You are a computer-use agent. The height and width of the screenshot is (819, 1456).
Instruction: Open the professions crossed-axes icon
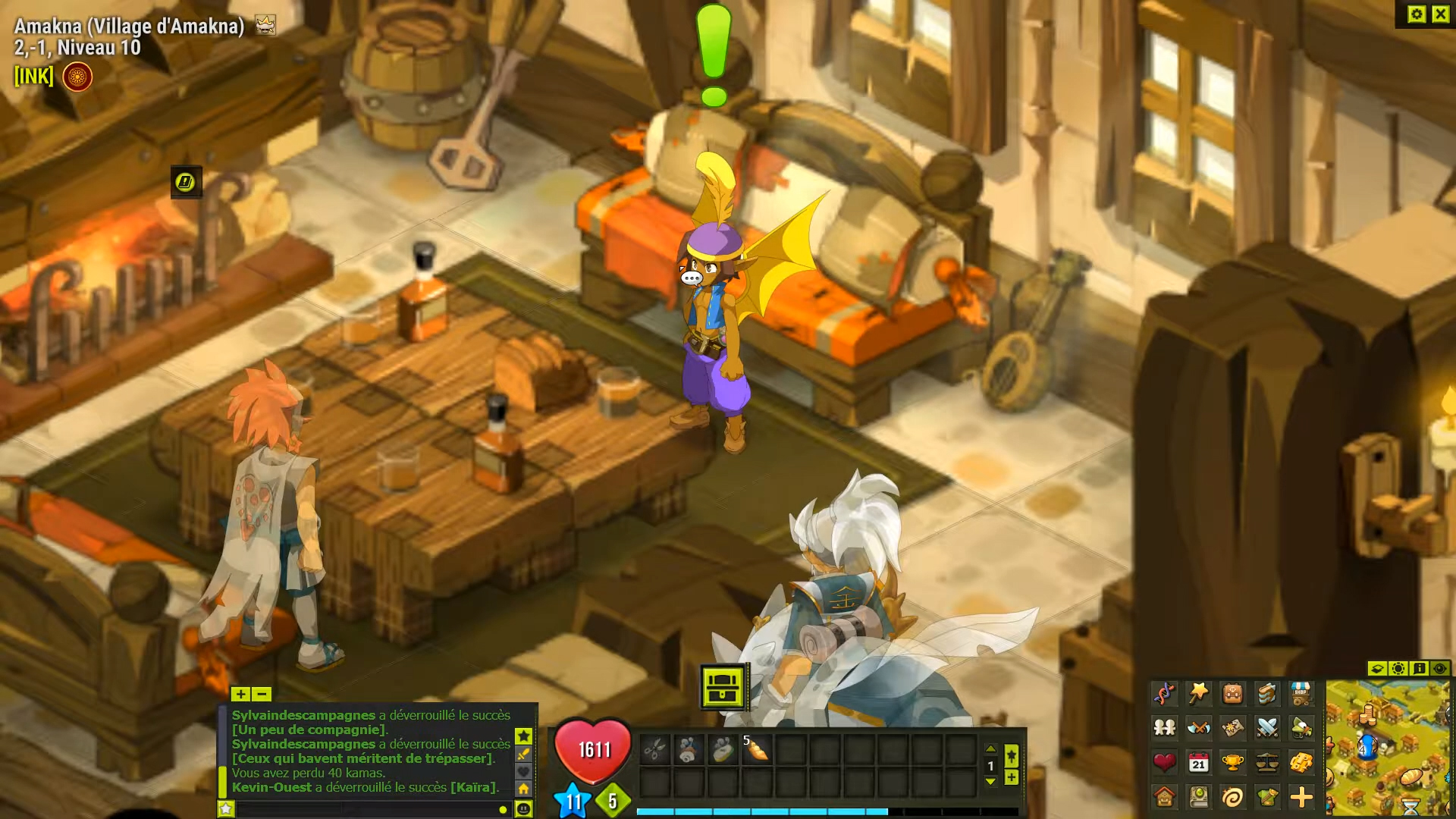(1197, 728)
